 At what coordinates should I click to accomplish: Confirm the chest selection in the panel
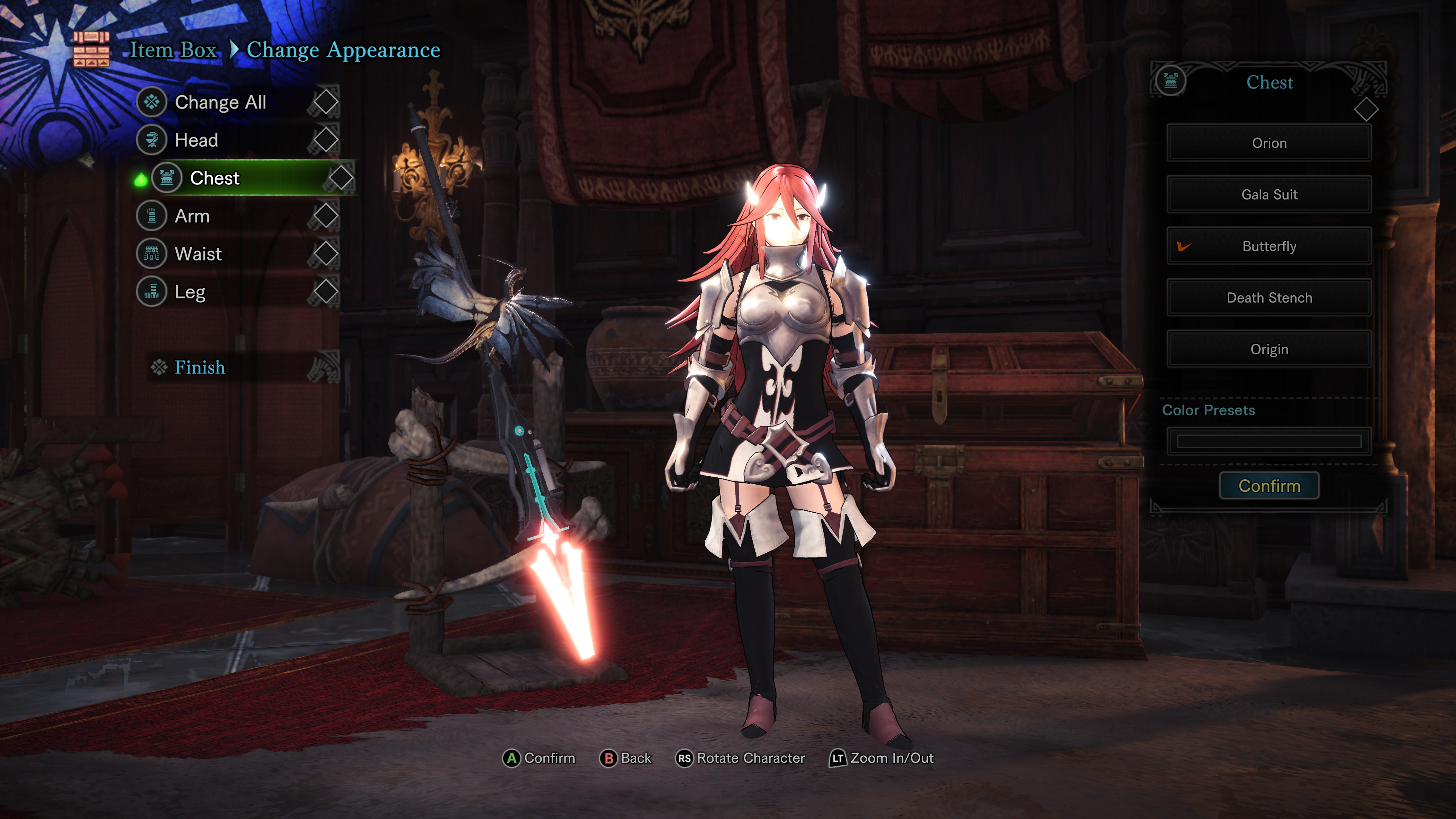point(1269,486)
